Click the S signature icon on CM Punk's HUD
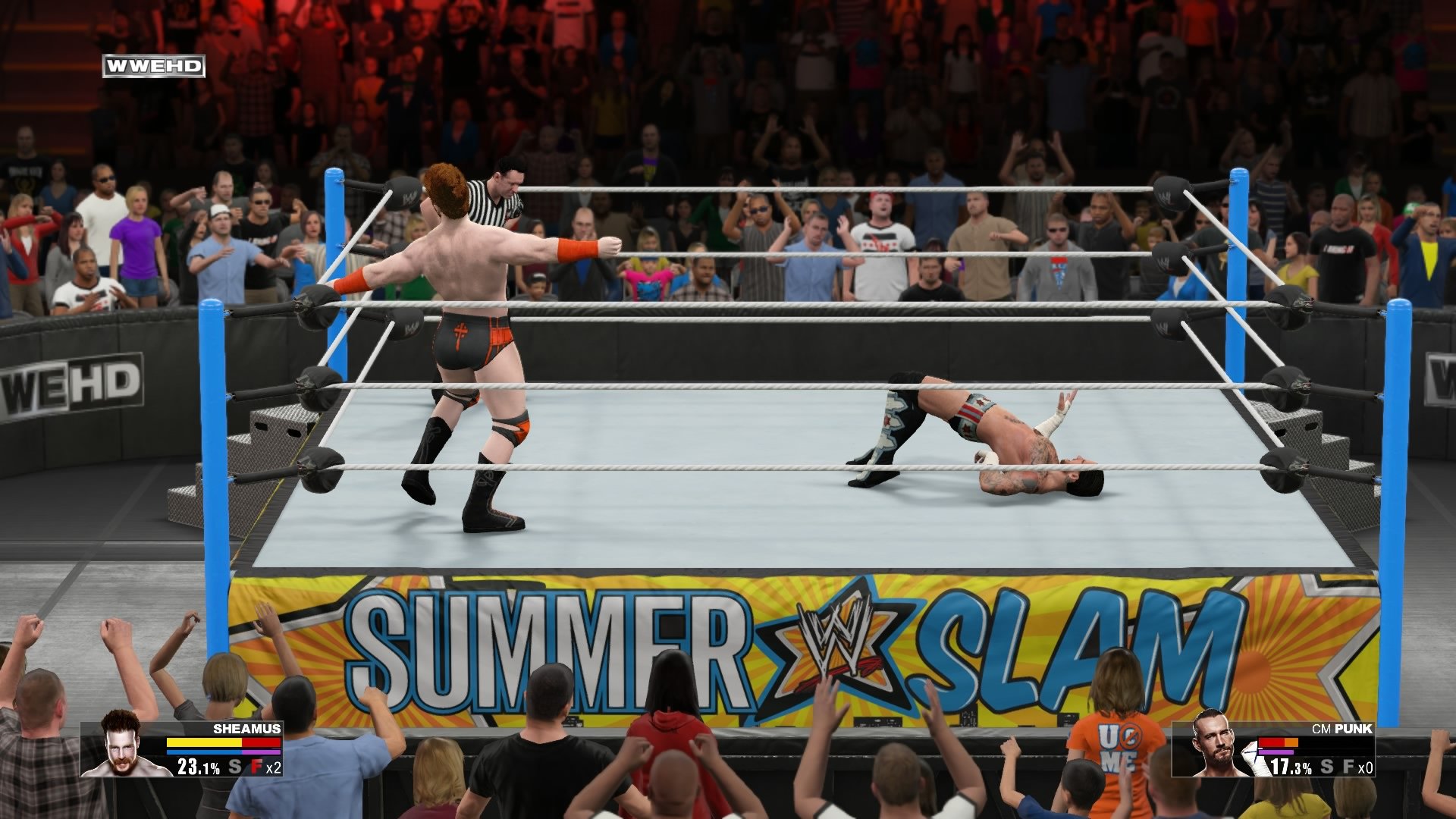This screenshot has width=1456, height=819. click(x=1326, y=767)
